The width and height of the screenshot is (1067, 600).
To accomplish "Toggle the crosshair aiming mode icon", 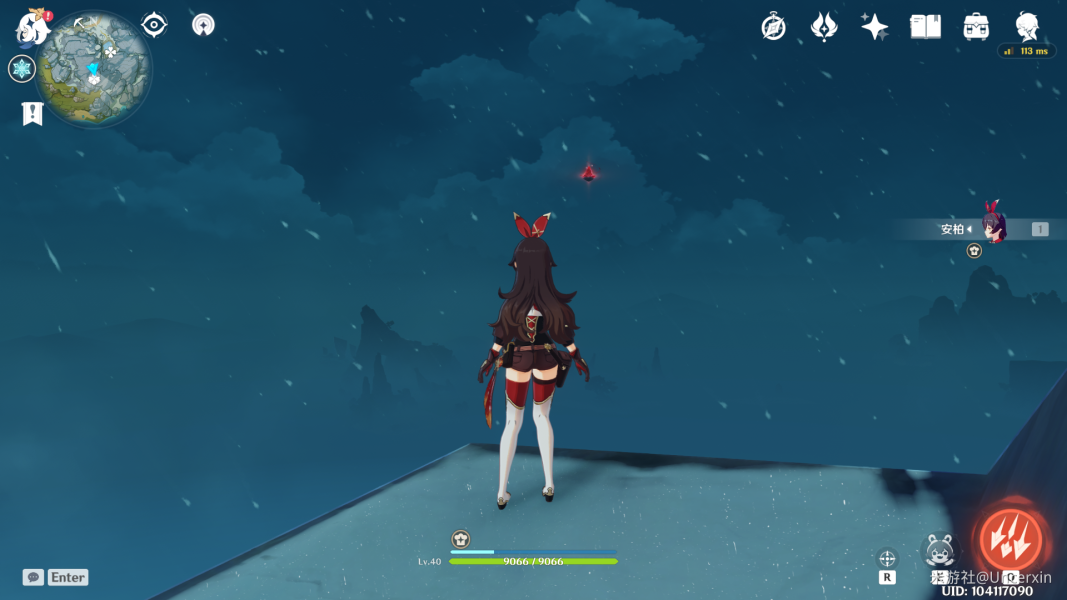I will 887,558.
